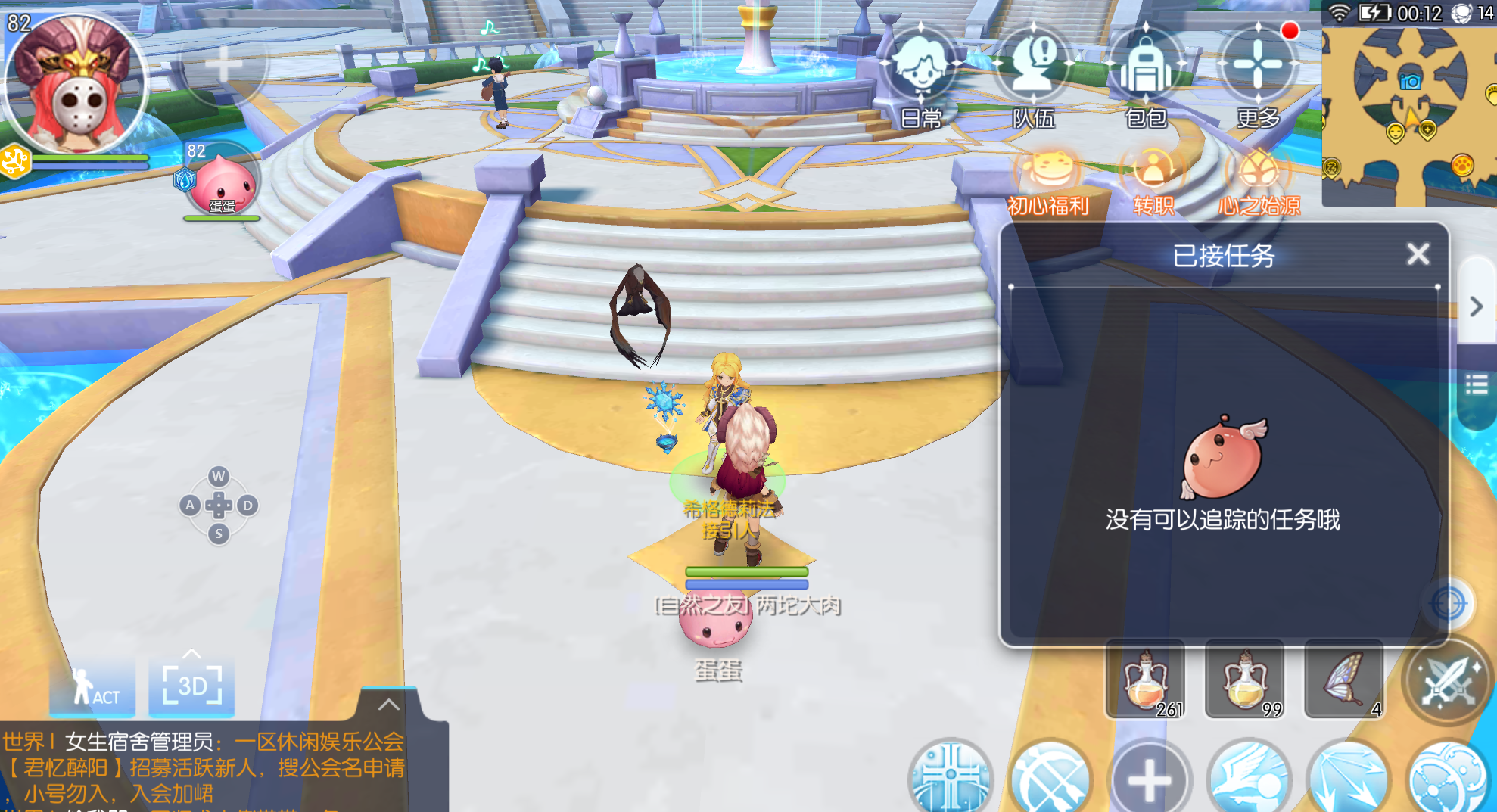Toggle the 3D camera view
The width and height of the screenshot is (1497, 812).
tap(191, 687)
